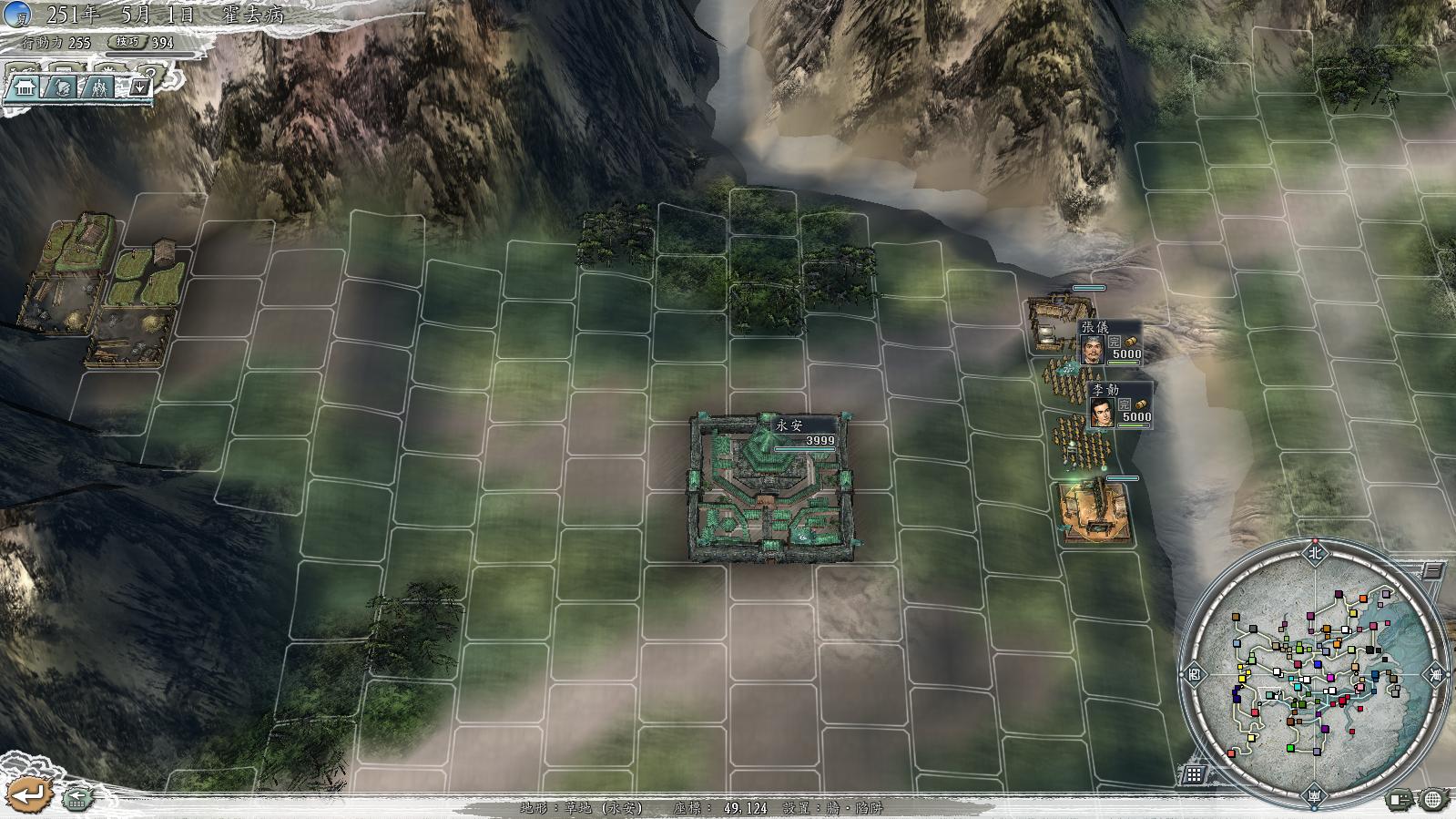This screenshot has height=819, width=1456.
Task: Click the orange return arrow button
Action: (x=29, y=793)
